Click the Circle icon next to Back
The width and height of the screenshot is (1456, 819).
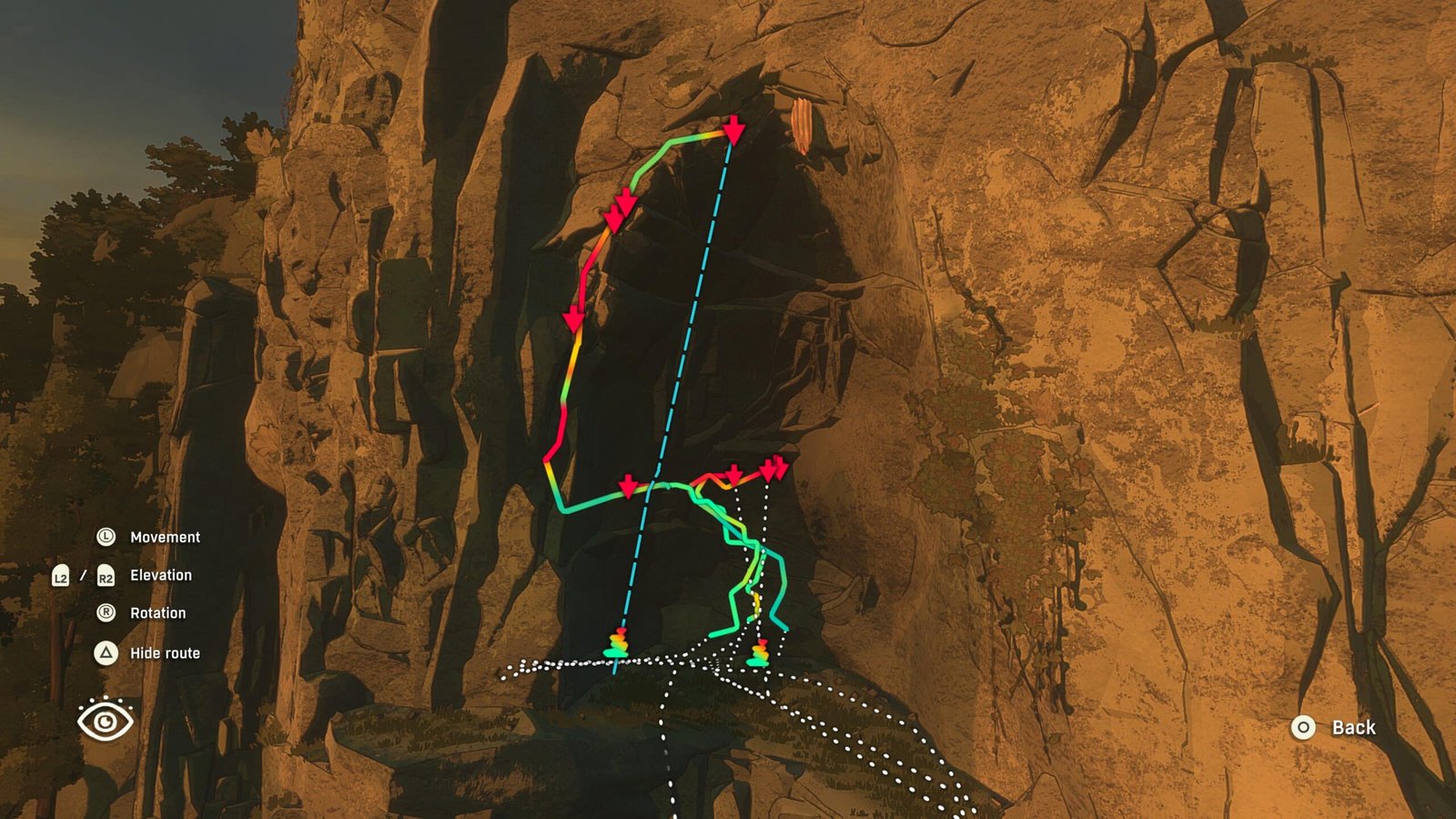1303,727
